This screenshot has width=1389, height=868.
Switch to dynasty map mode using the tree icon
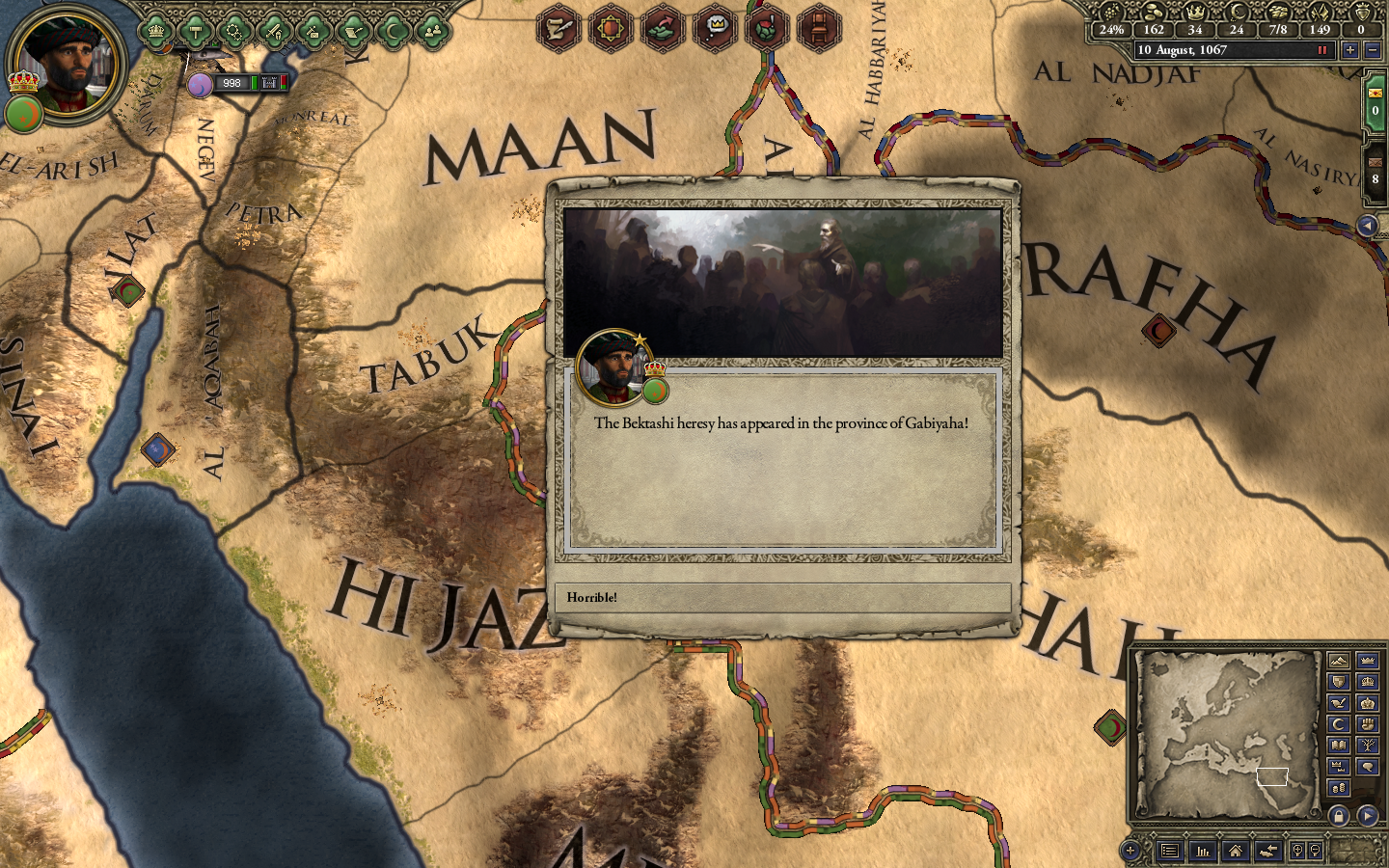[1368, 745]
